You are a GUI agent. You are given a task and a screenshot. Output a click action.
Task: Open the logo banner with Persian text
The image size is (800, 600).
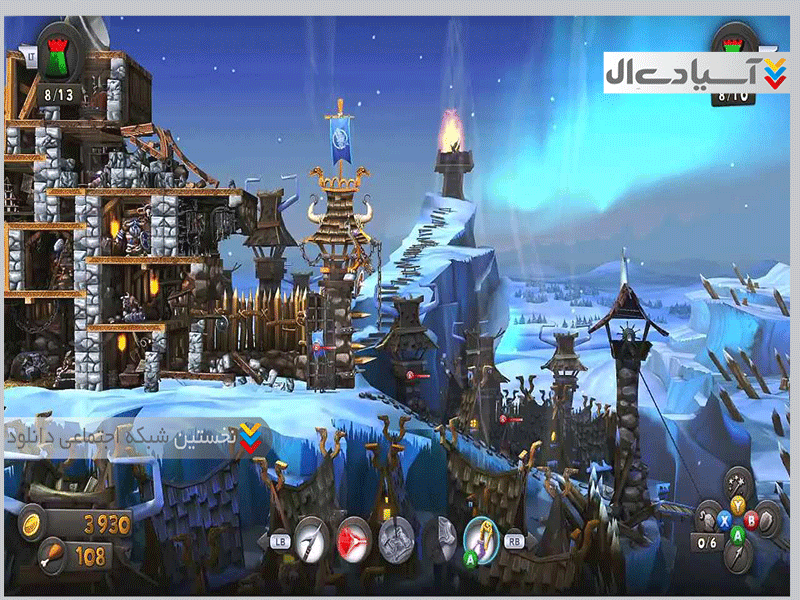coord(695,72)
